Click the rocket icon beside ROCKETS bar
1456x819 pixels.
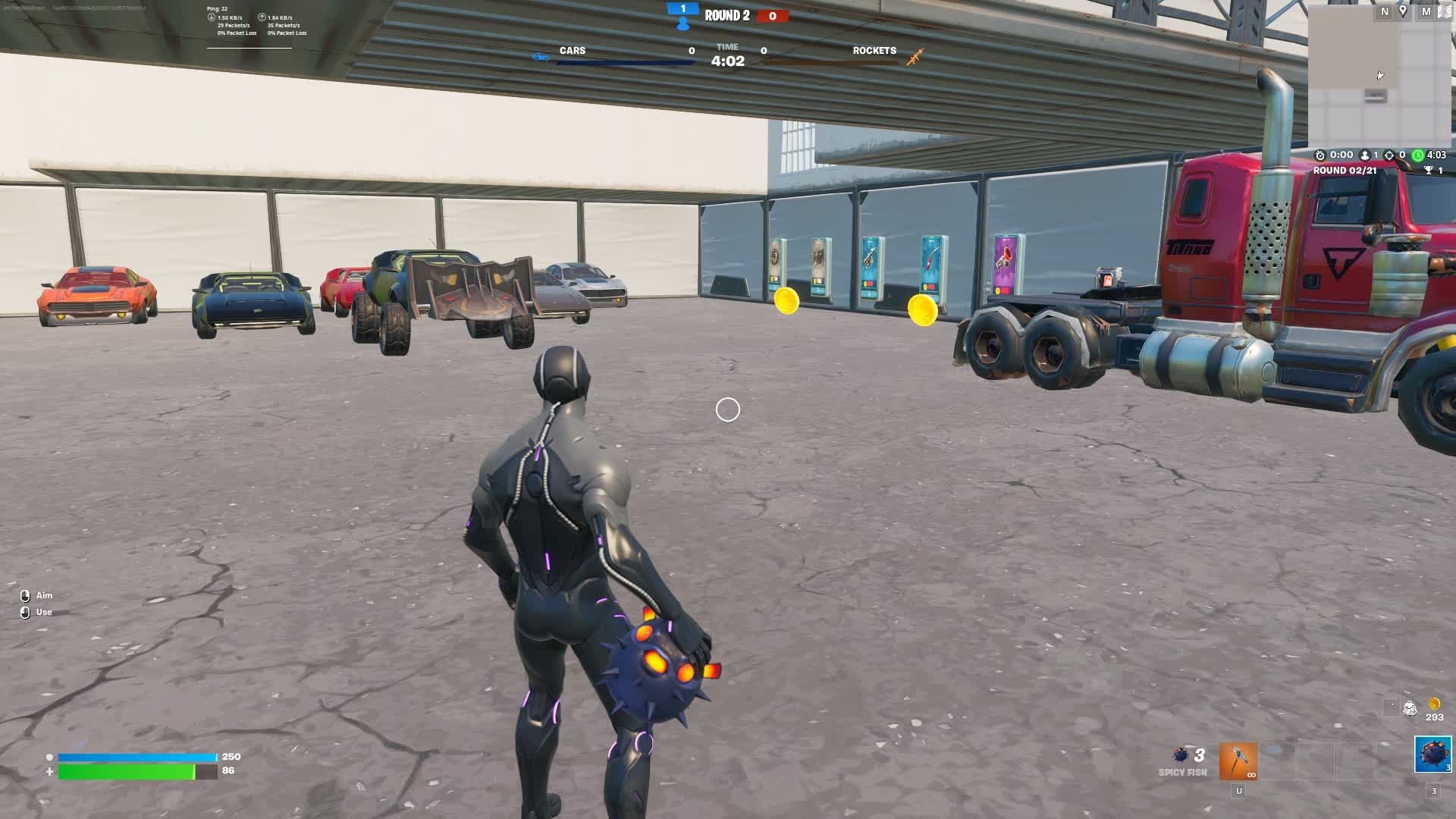click(915, 55)
